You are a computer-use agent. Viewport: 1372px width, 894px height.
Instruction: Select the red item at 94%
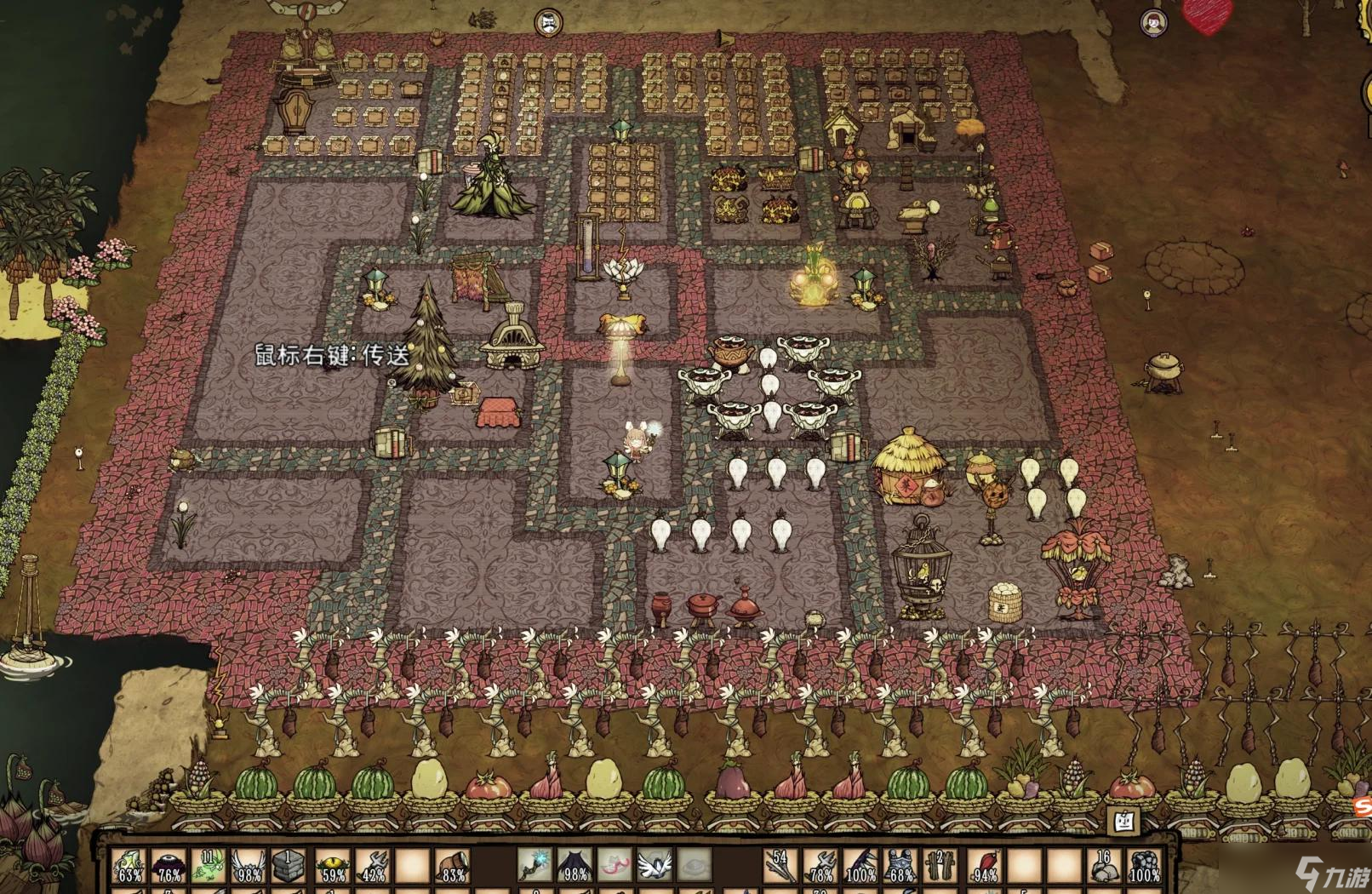point(983,866)
